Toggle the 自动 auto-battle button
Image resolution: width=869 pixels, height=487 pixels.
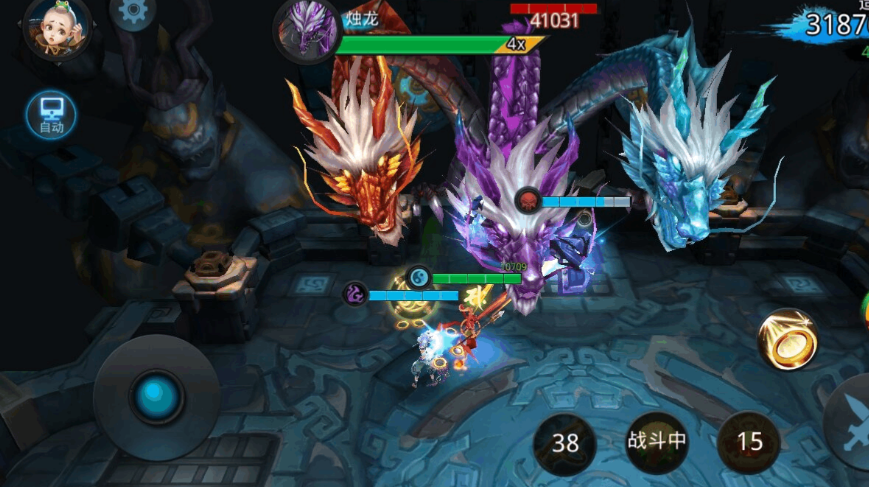51,114
